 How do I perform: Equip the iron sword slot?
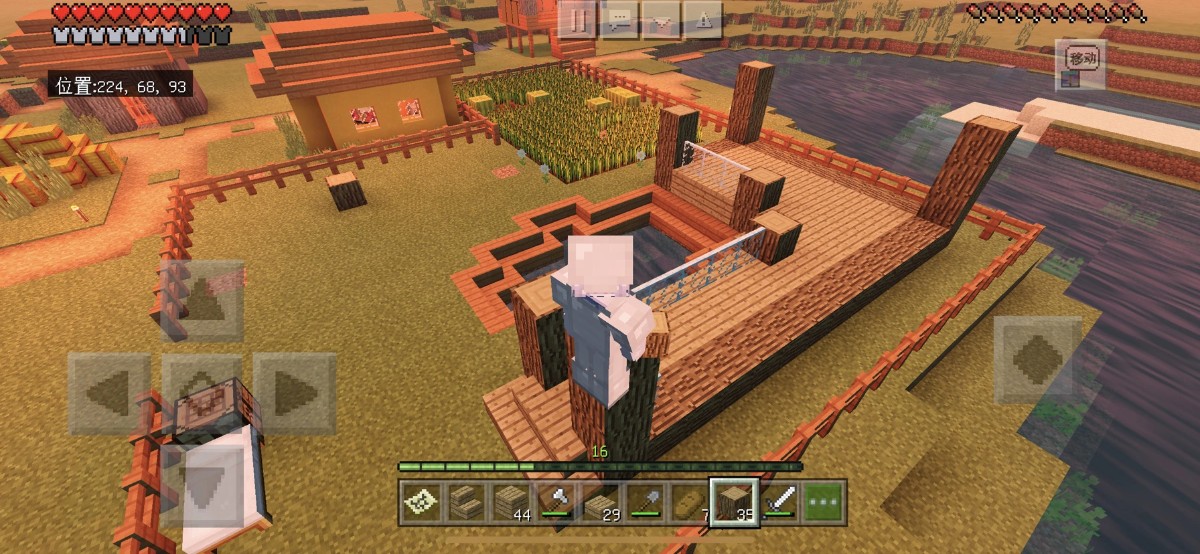click(780, 502)
